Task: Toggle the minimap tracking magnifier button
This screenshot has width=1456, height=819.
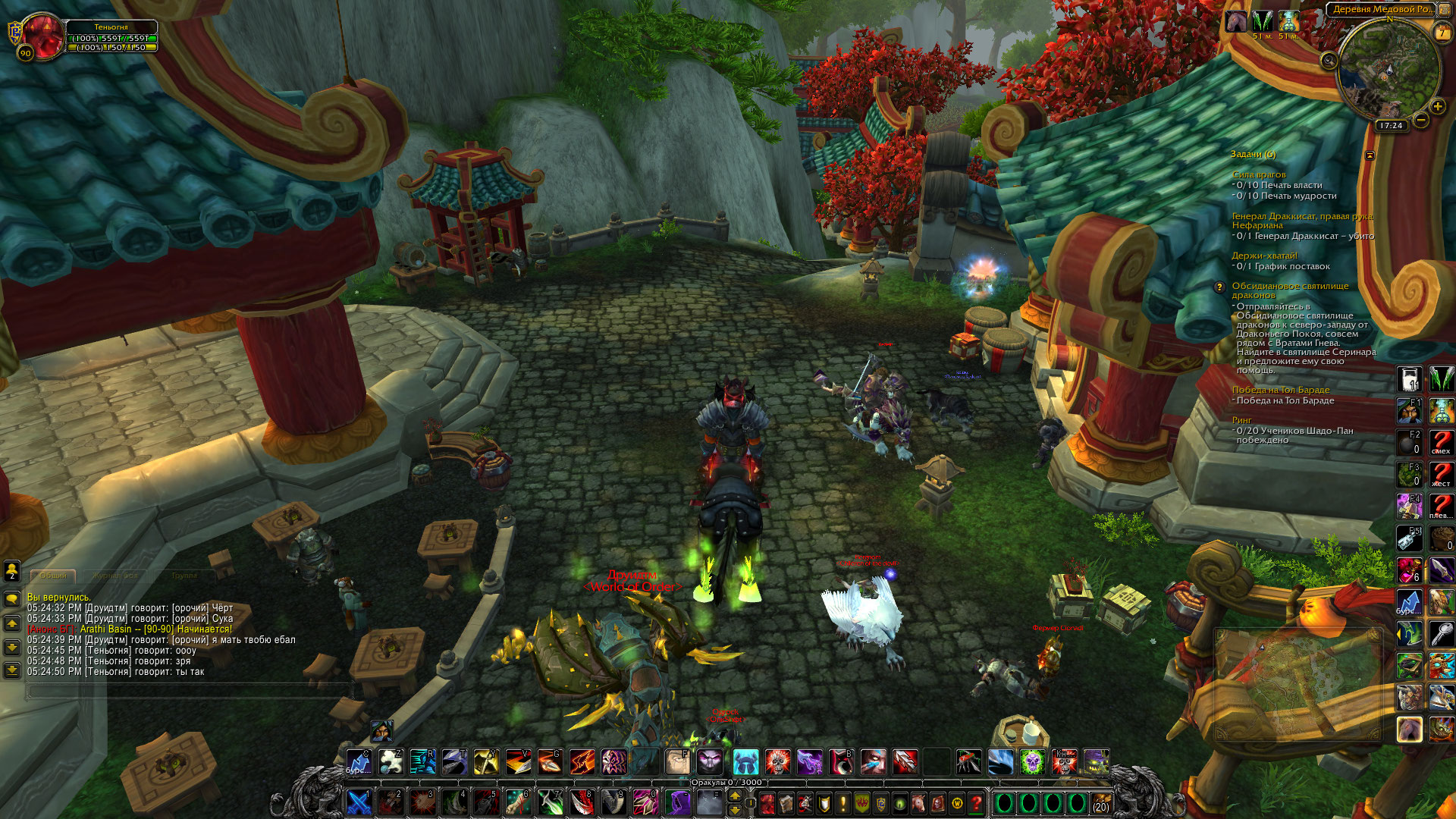Action: point(1329,61)
